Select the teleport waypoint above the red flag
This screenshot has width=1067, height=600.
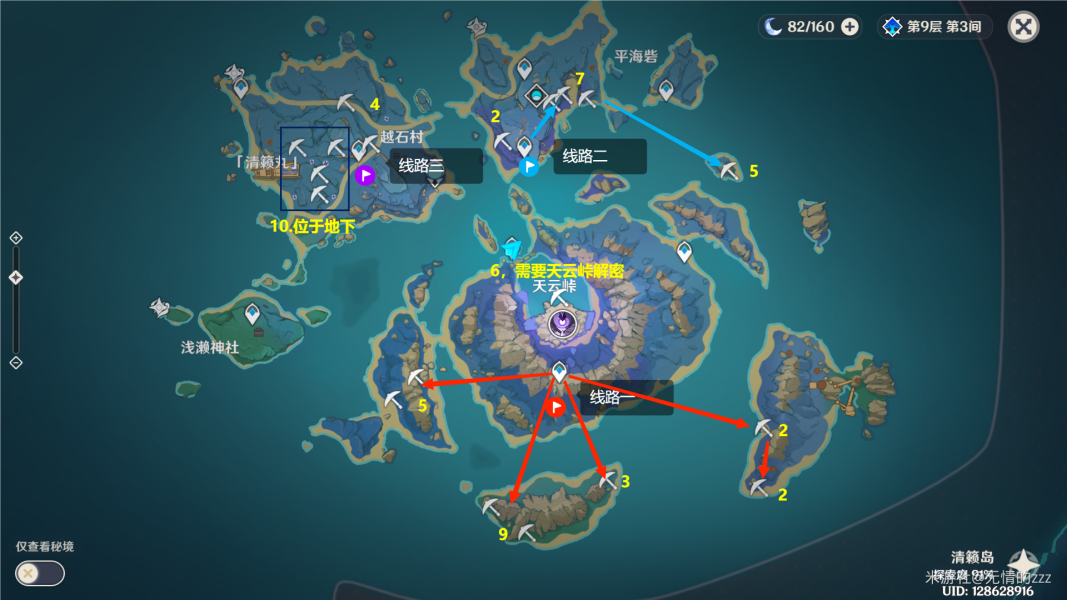pos(559,372)
